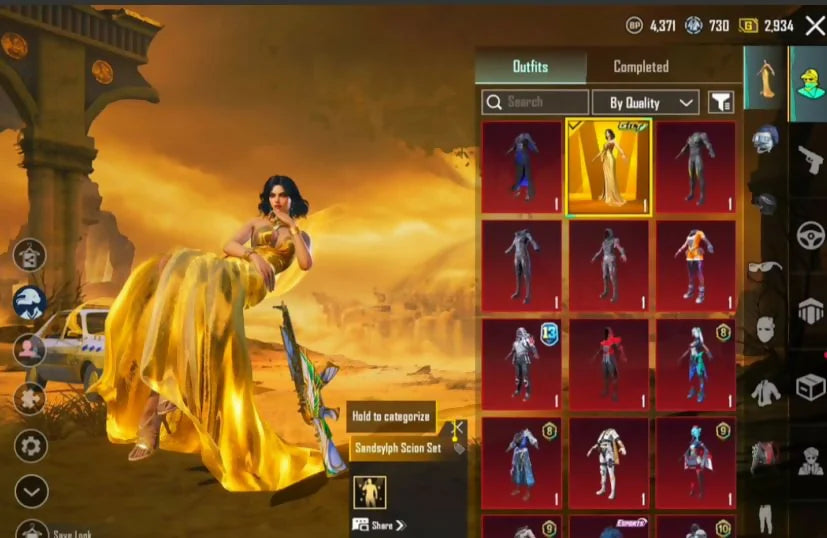Choose the outfit with level 13 badge
This screenshot has height=538, width=827.
pyautogui.click(x=522, y=359)
